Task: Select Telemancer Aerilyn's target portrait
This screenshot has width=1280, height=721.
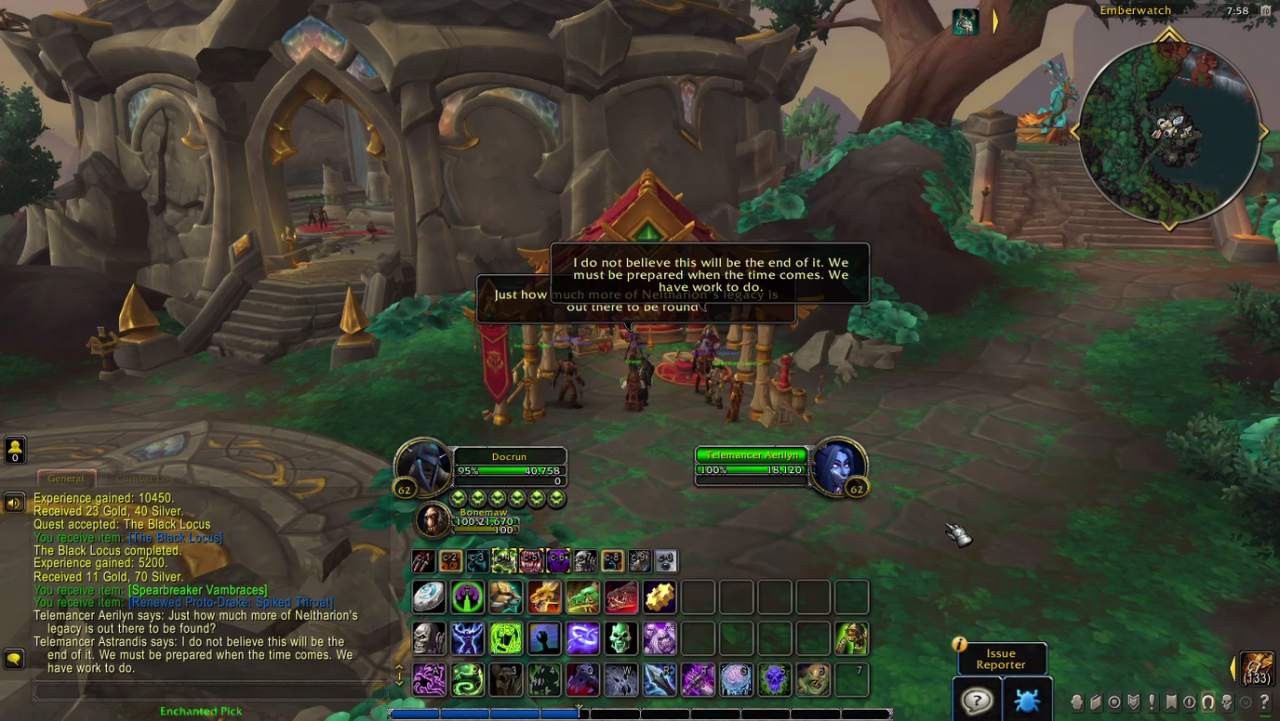Action: click(x=838, y=466)
